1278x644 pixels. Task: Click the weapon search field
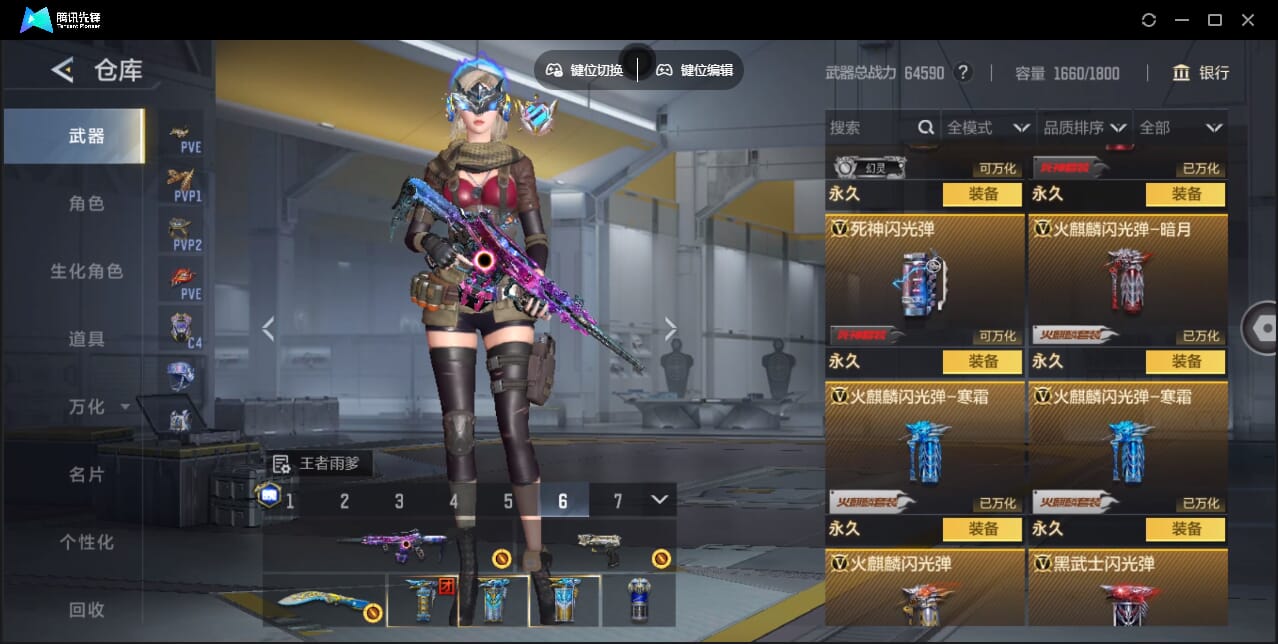click(870, 128)
